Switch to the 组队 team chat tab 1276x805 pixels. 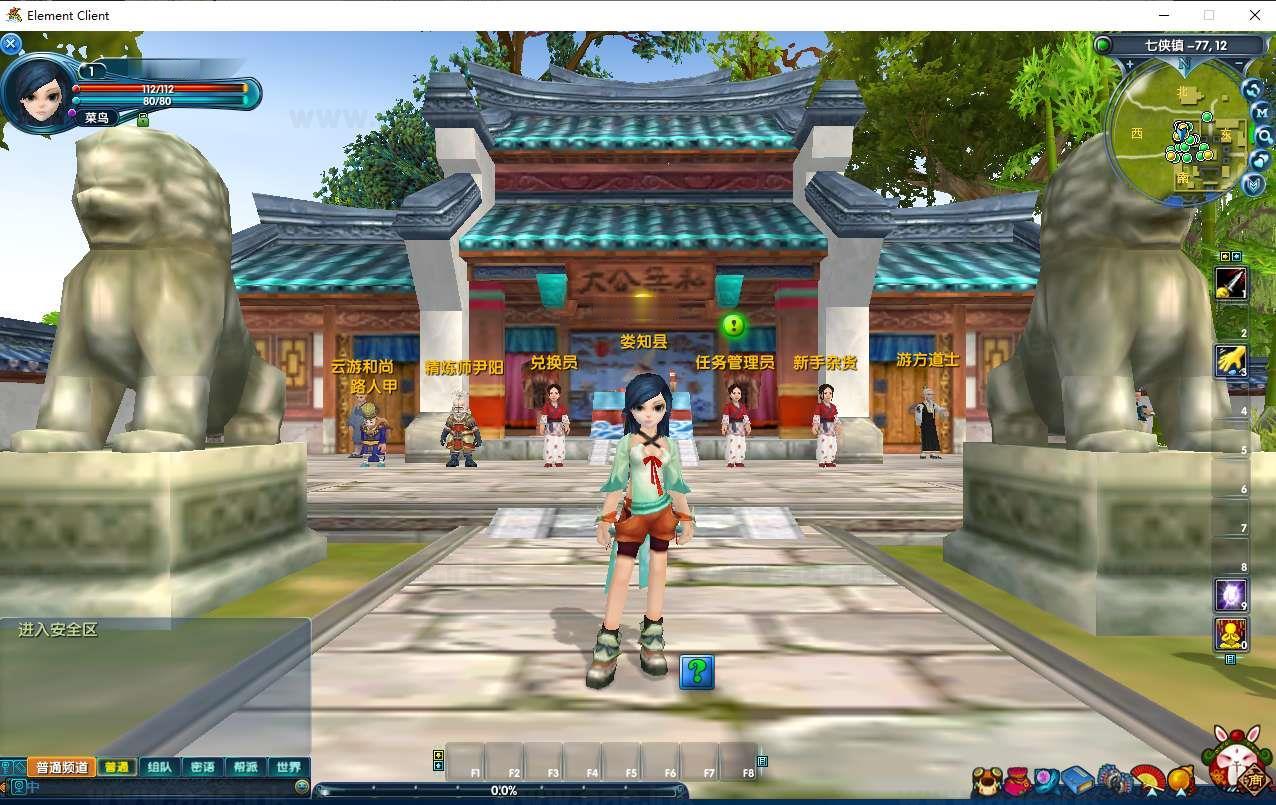[159, 767]
